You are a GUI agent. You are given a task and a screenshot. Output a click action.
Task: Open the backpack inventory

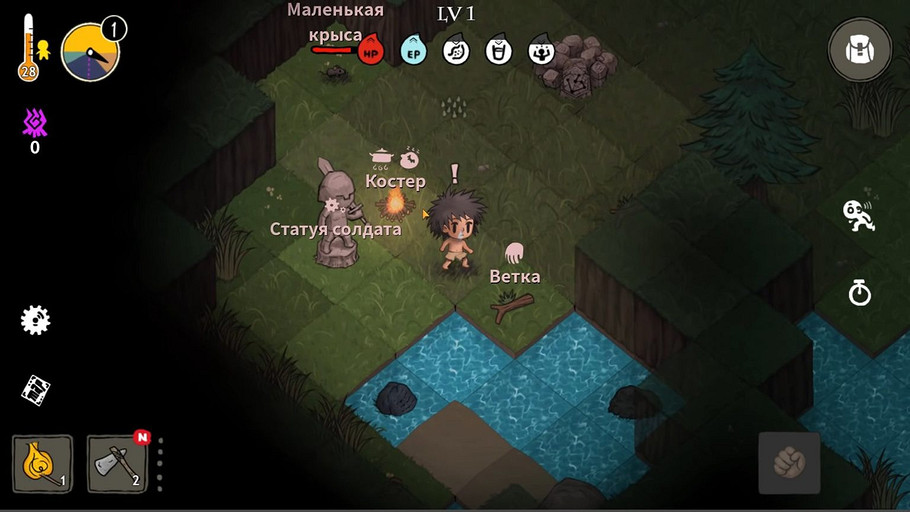pyautogui.click(x=859, y=50)
